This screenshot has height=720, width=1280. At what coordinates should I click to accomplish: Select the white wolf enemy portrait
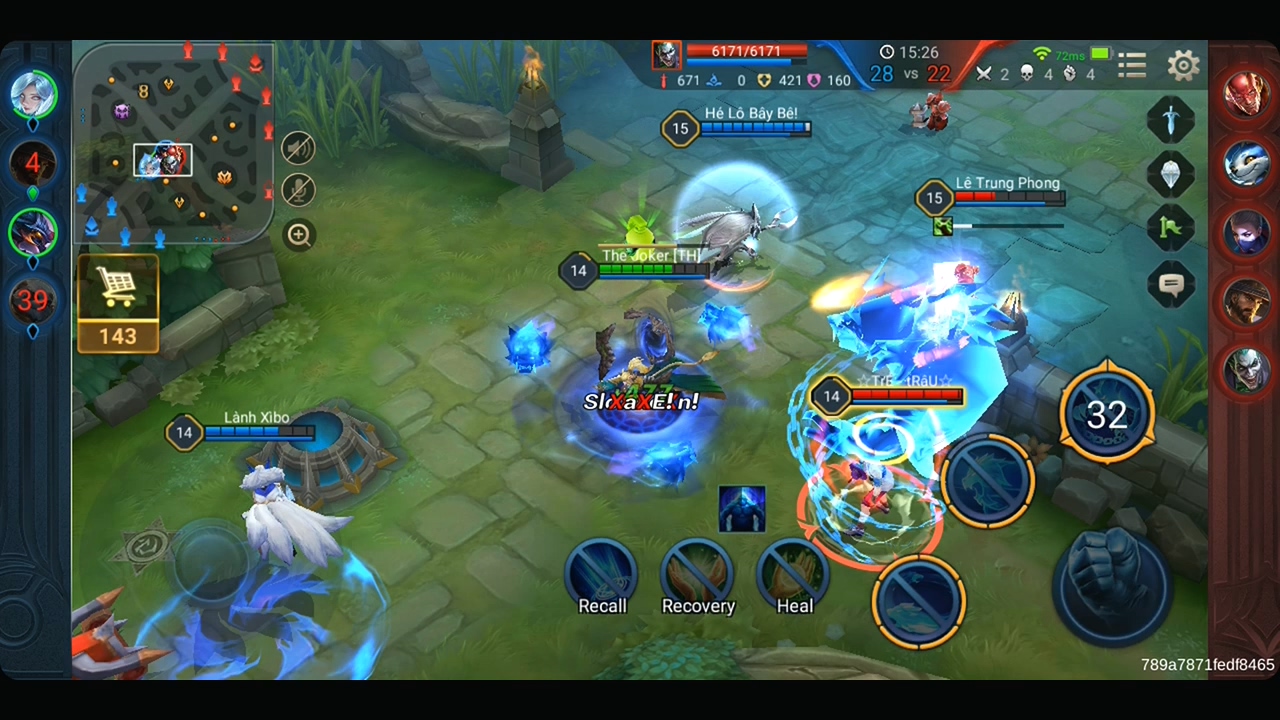[1246, 164]
